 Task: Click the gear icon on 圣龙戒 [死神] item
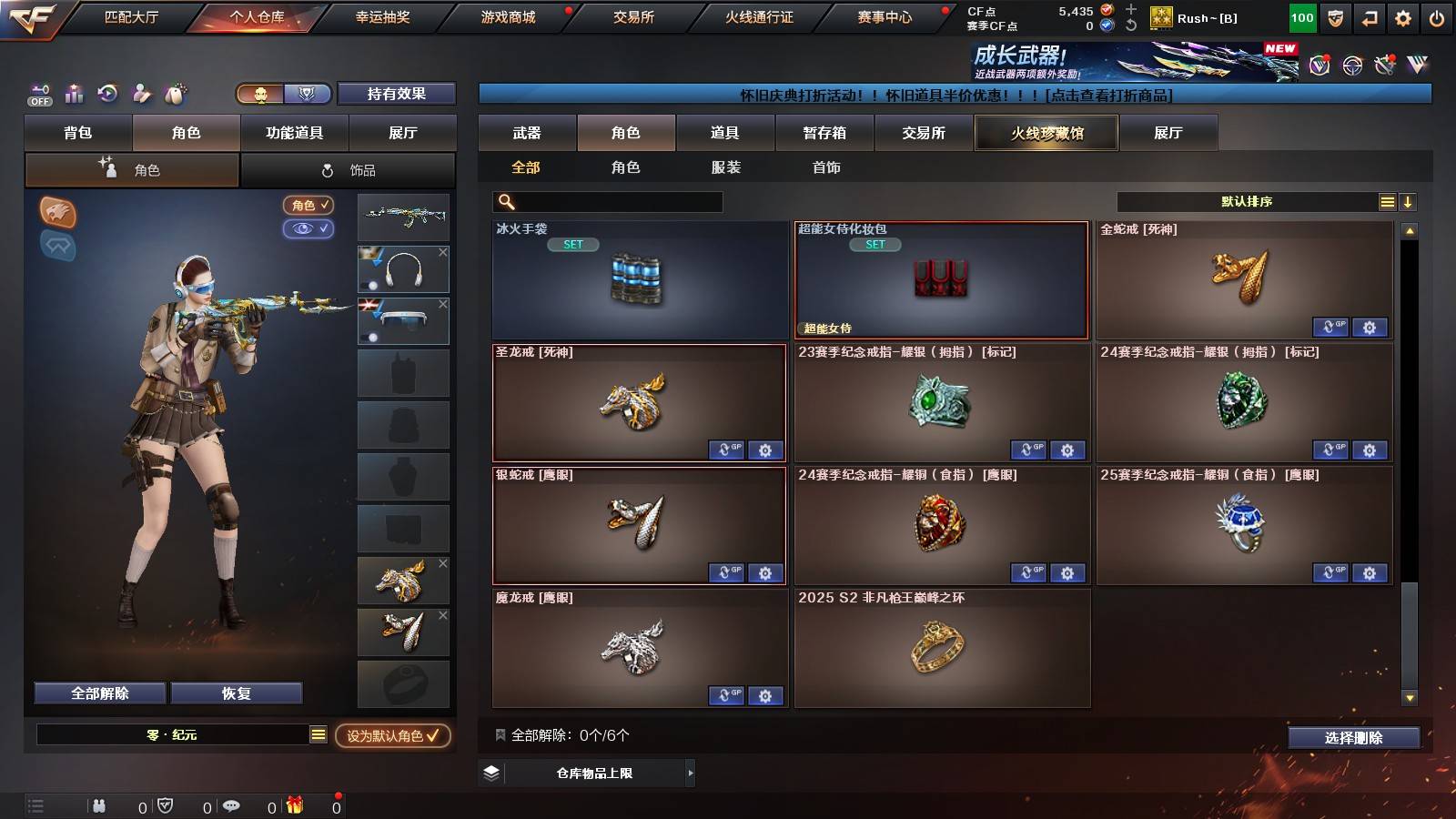coord(765,450)
